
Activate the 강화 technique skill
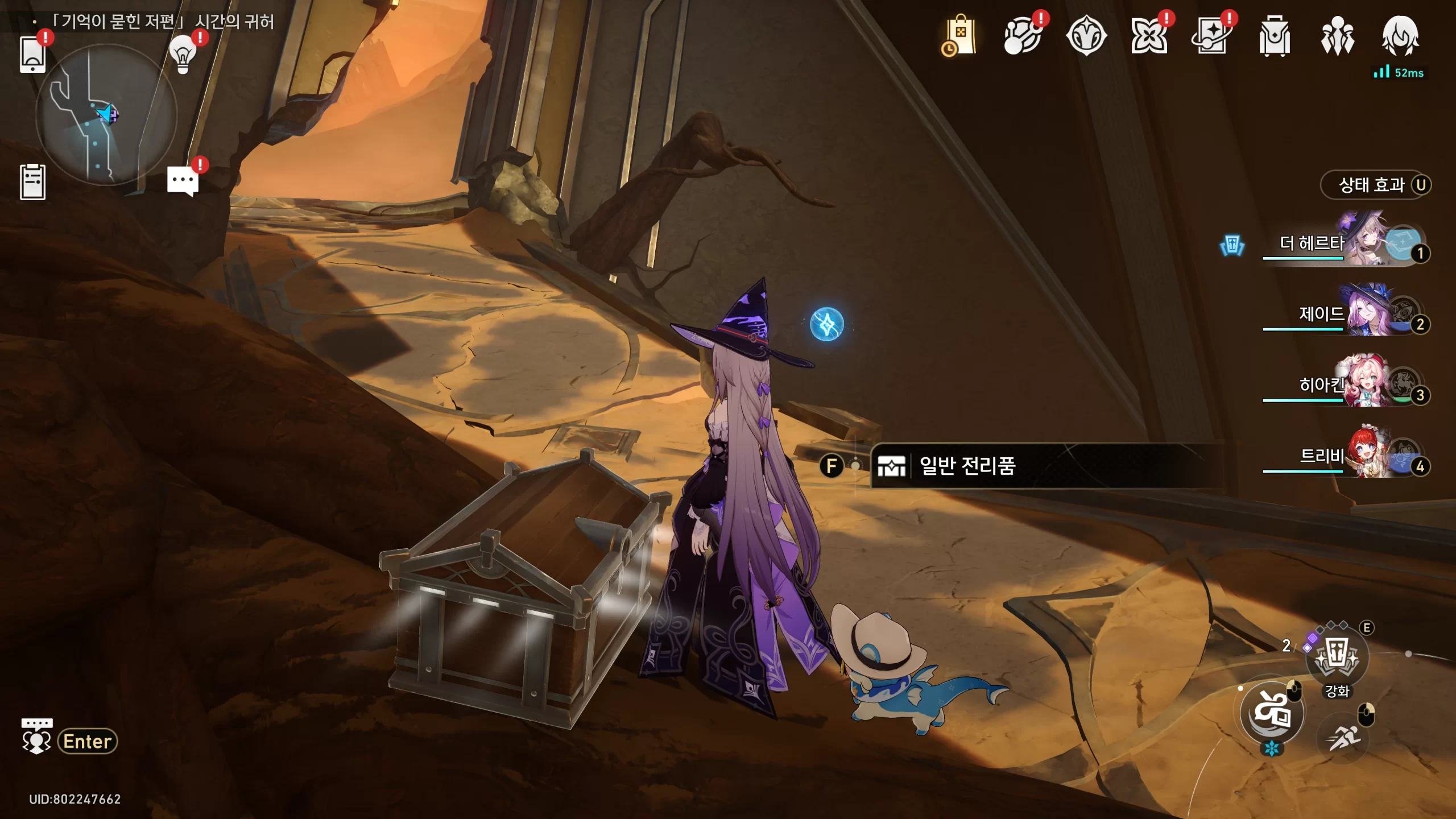1337,657
